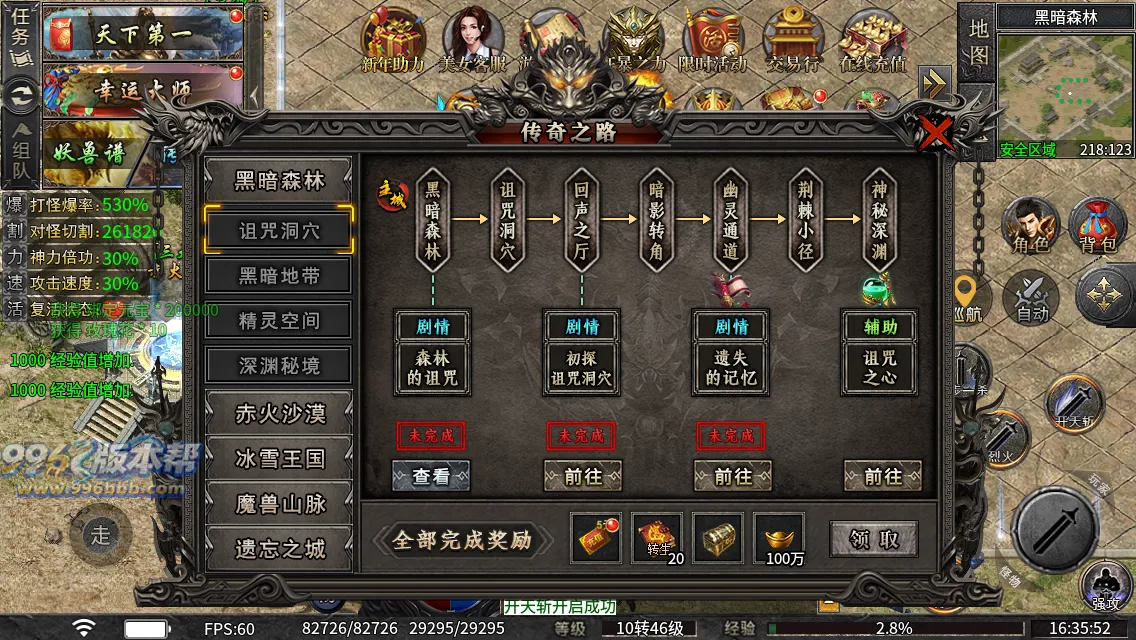Open the 冰雪王国 chapter tab
Image resolution: width=1136 pixels, height=640 pixels.
(279, 458)
